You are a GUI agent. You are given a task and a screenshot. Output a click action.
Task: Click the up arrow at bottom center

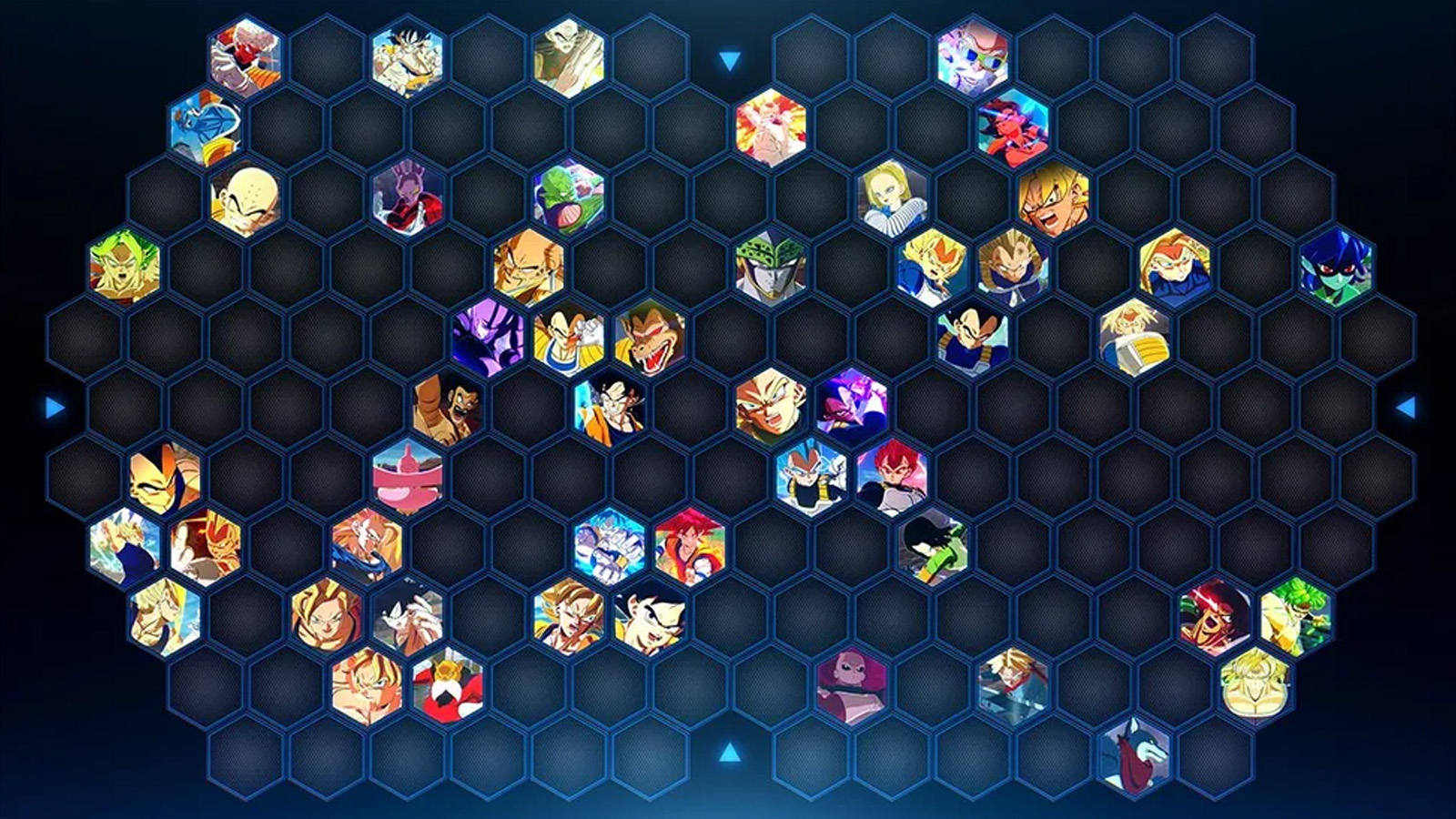(x=728, y=751)
